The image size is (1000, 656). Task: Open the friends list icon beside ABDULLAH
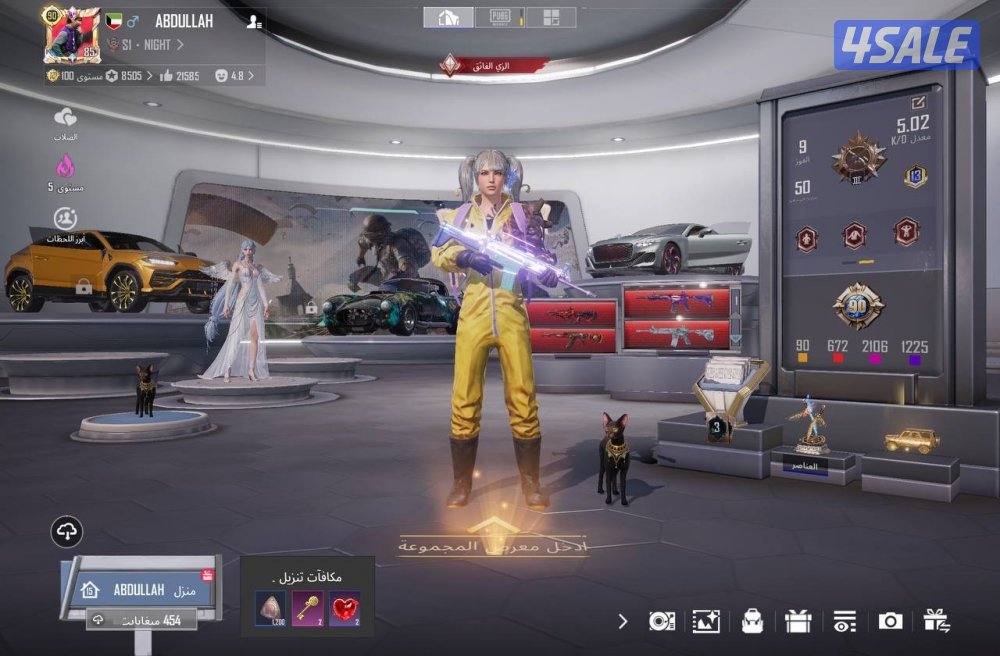(x=255, y=20)
